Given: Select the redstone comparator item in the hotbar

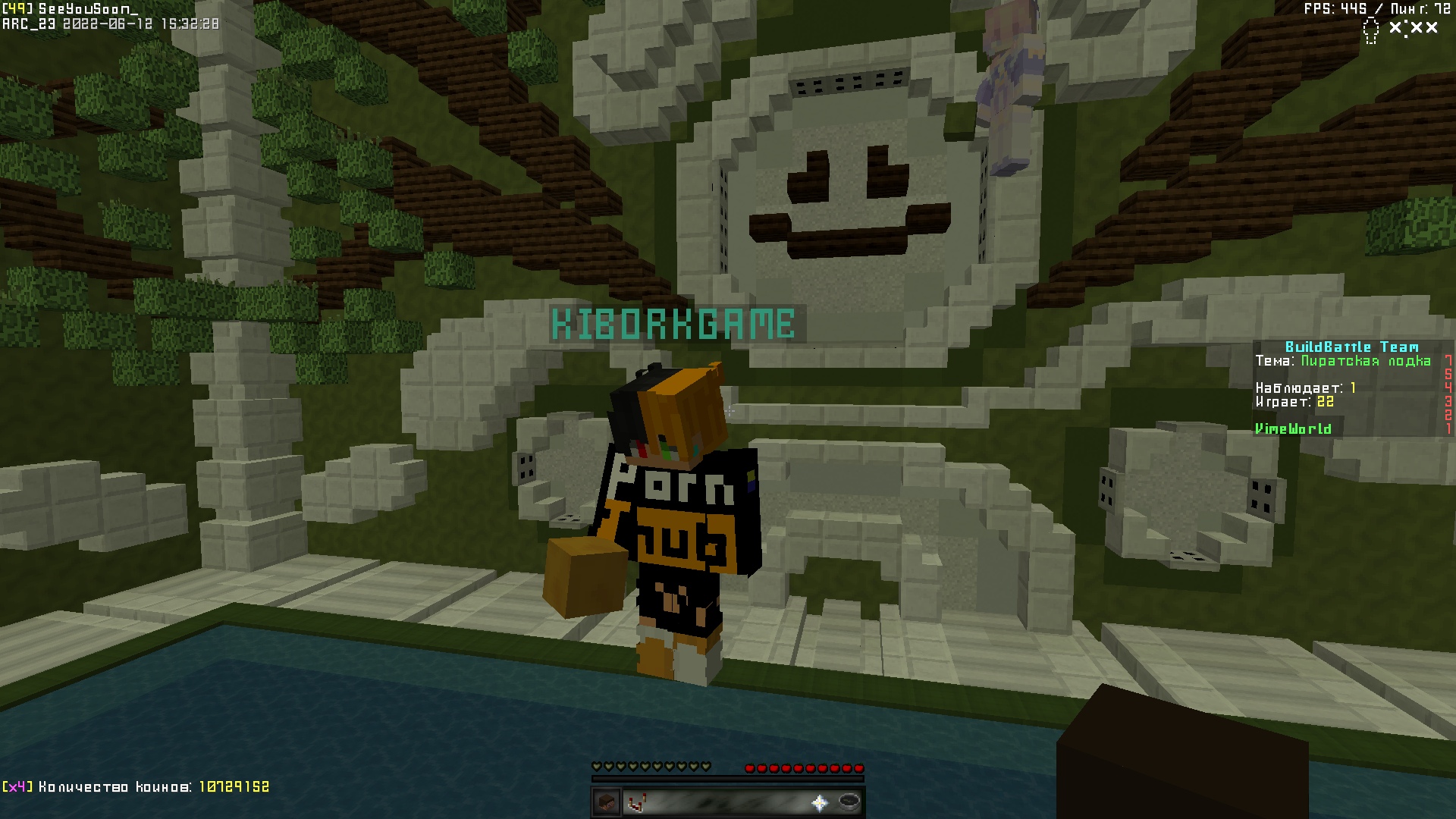Looking at the screenshot, I should (636, 804).
